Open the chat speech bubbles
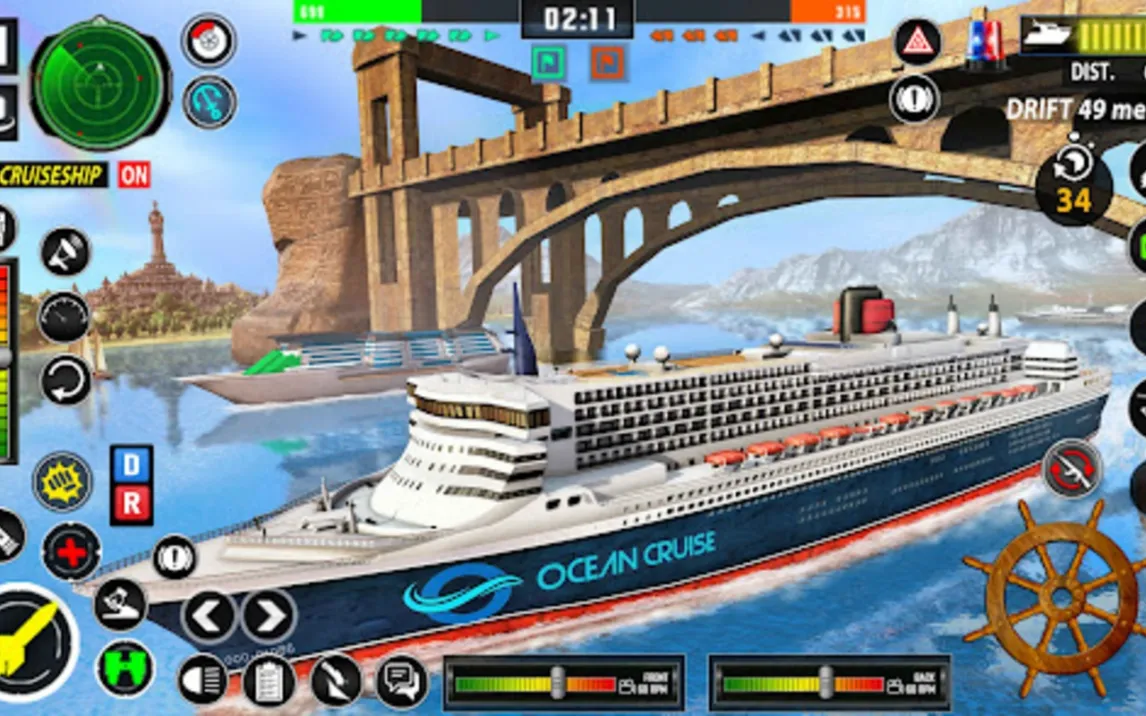Screen dimensions: 1146x716 [x=402, y=681]
